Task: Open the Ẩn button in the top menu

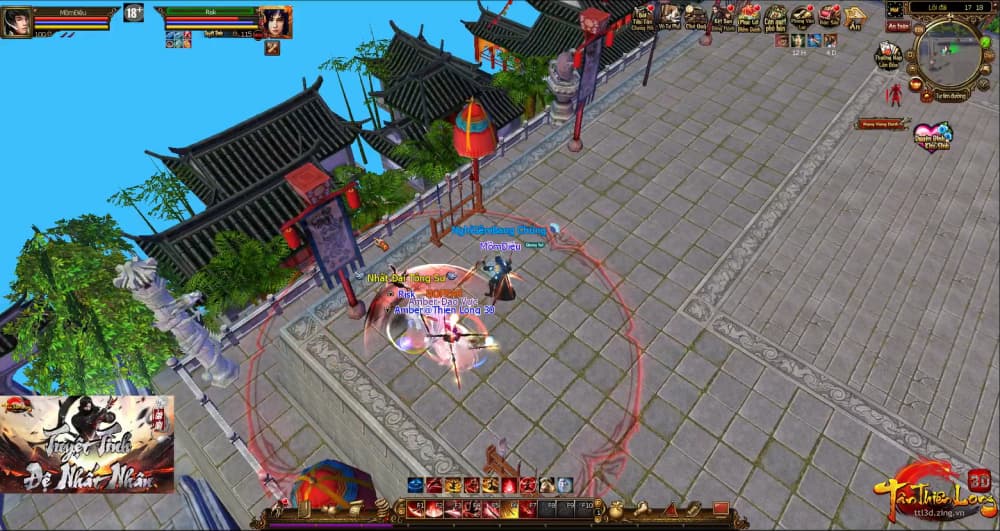Action: click(x=855, y=16)
